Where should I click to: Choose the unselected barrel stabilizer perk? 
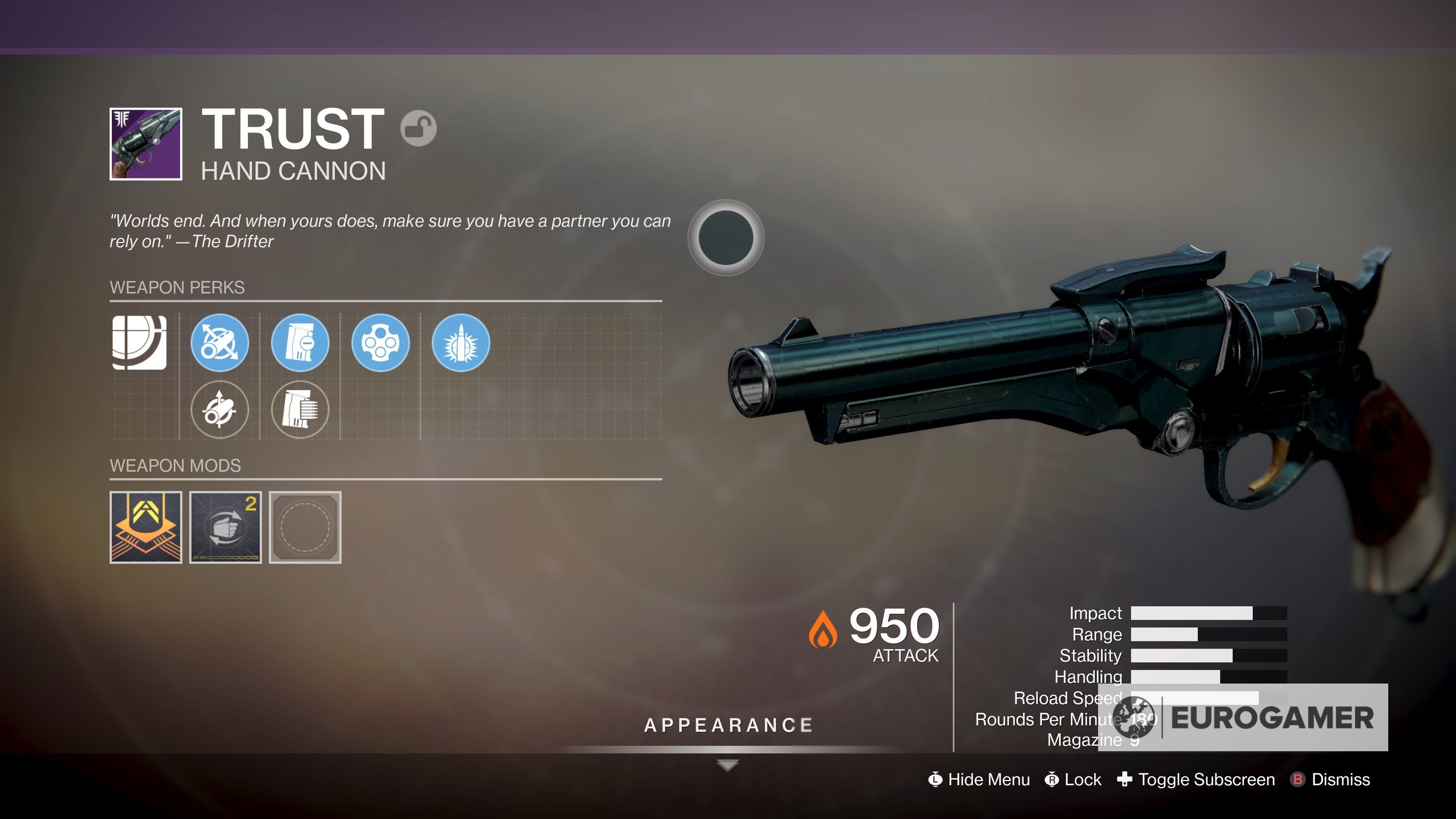click(219, 411)
